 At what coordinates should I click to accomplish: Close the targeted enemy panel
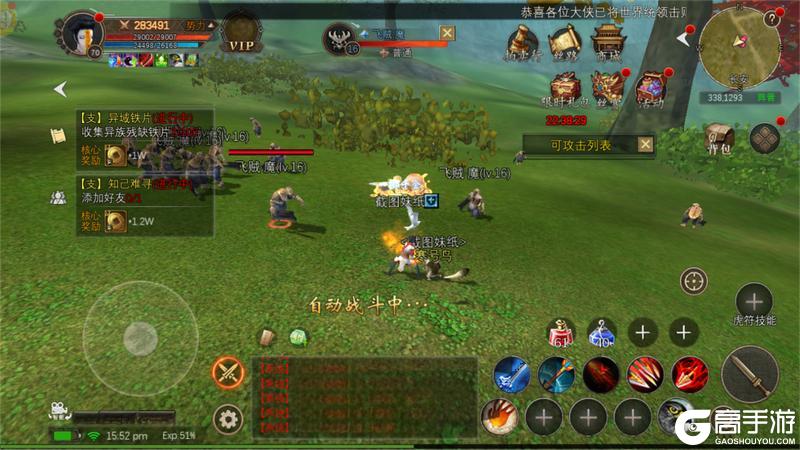coord(447,33)
